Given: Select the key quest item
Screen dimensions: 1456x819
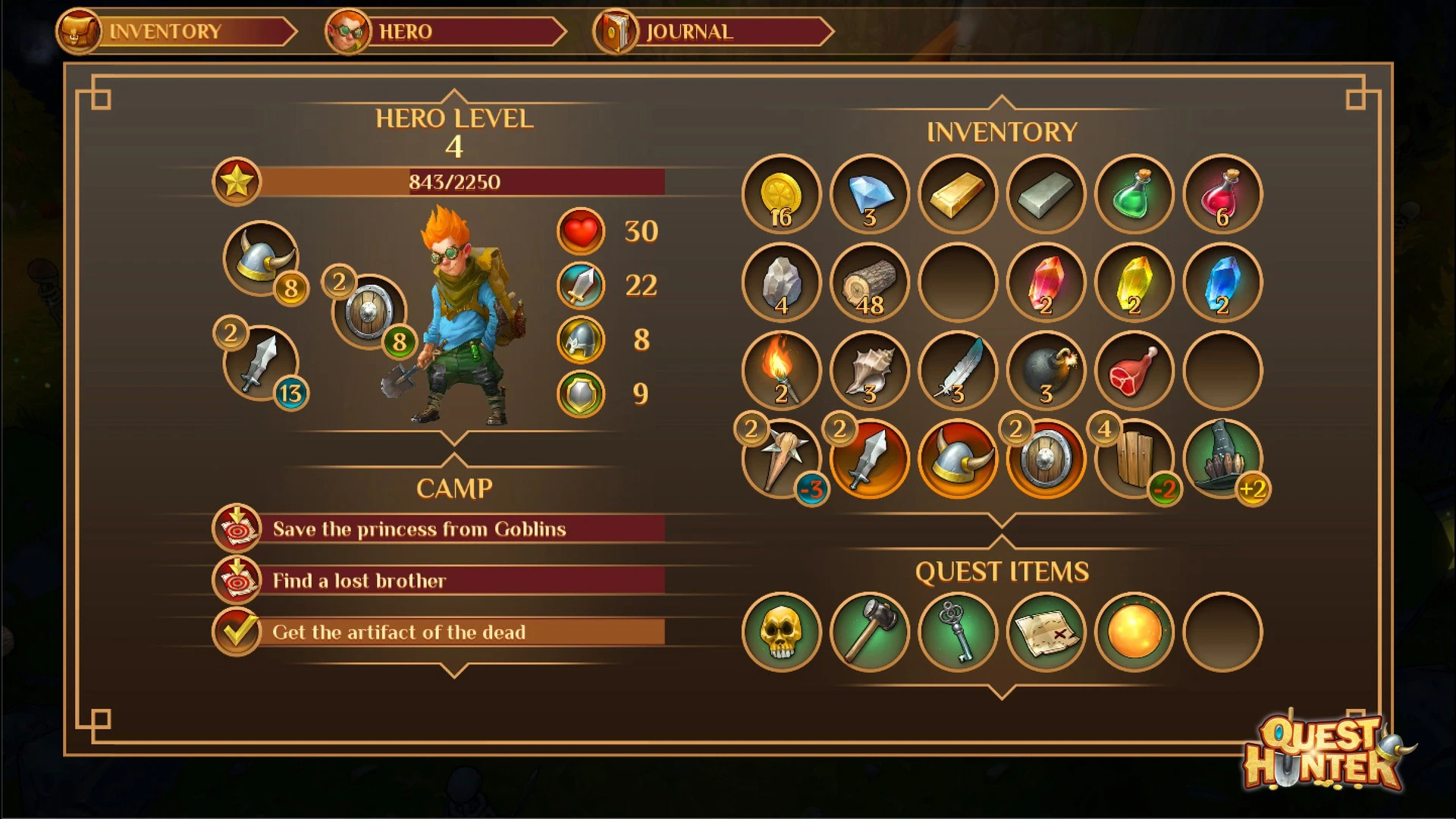Looking at the screenshot, I should [958, 632].
